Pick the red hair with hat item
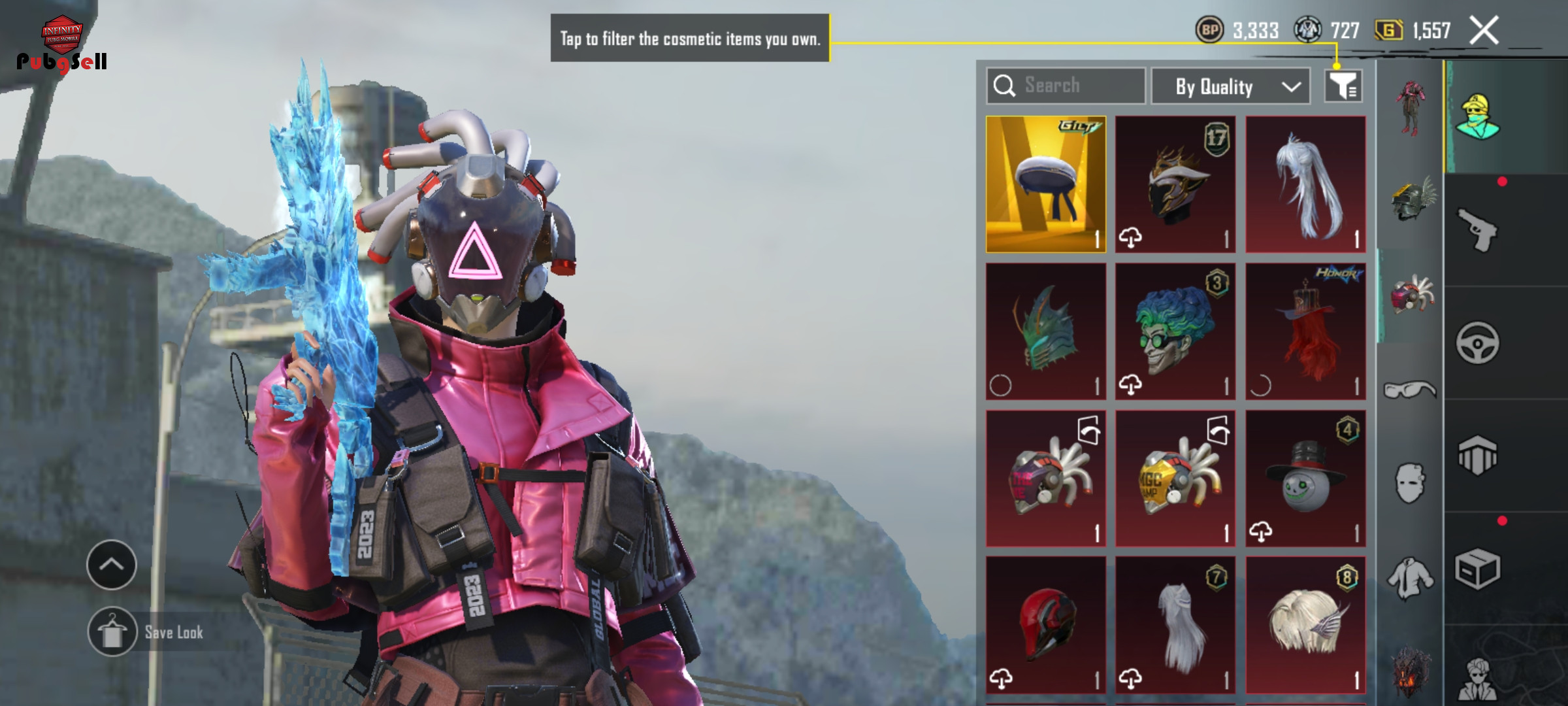This screenshot has width=1568, height=706. coord(1305,331)
